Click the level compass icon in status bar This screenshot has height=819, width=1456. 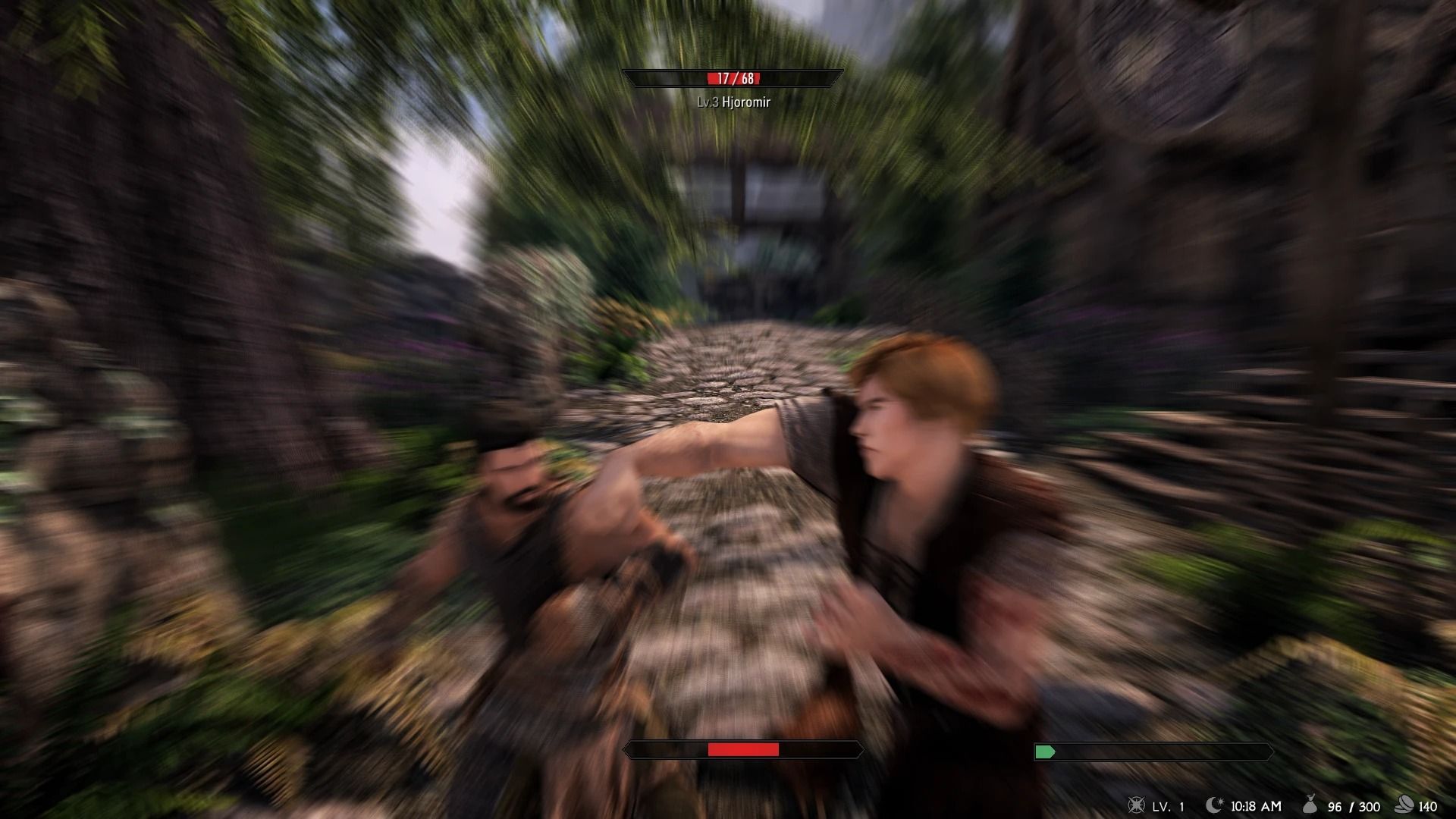point(1137,805)
